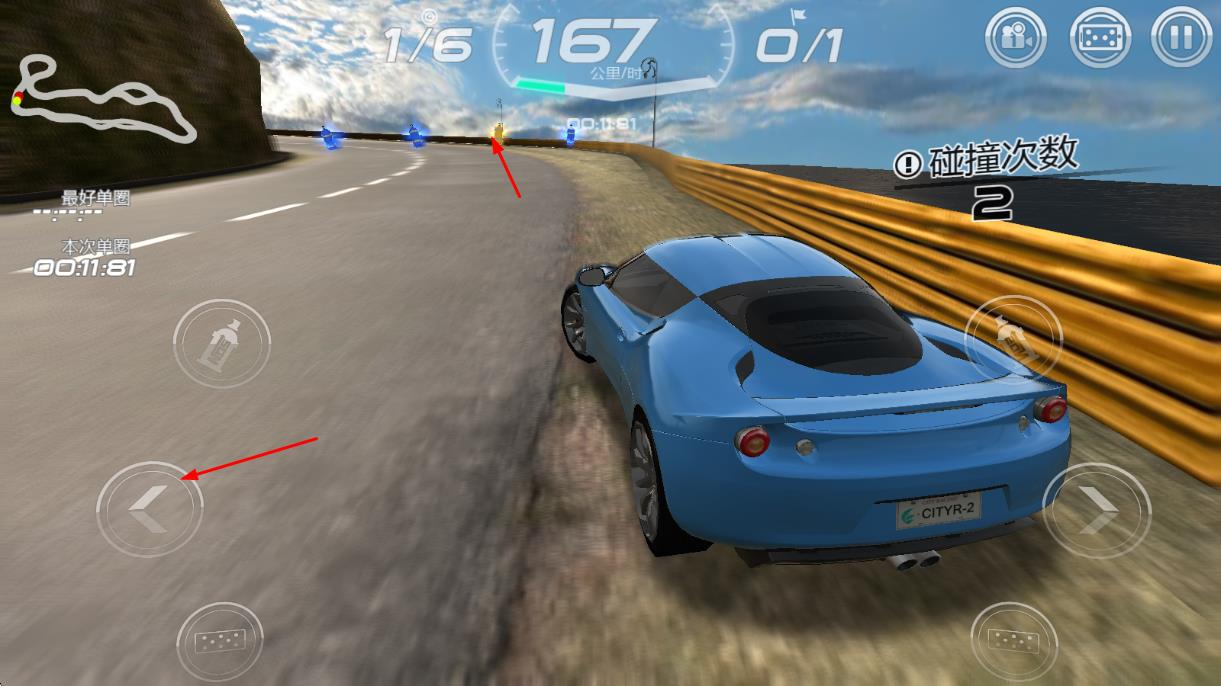Viewport: 1221px width, 686px height.
Task: Switch the camera view
Action: pos(1015,39)
